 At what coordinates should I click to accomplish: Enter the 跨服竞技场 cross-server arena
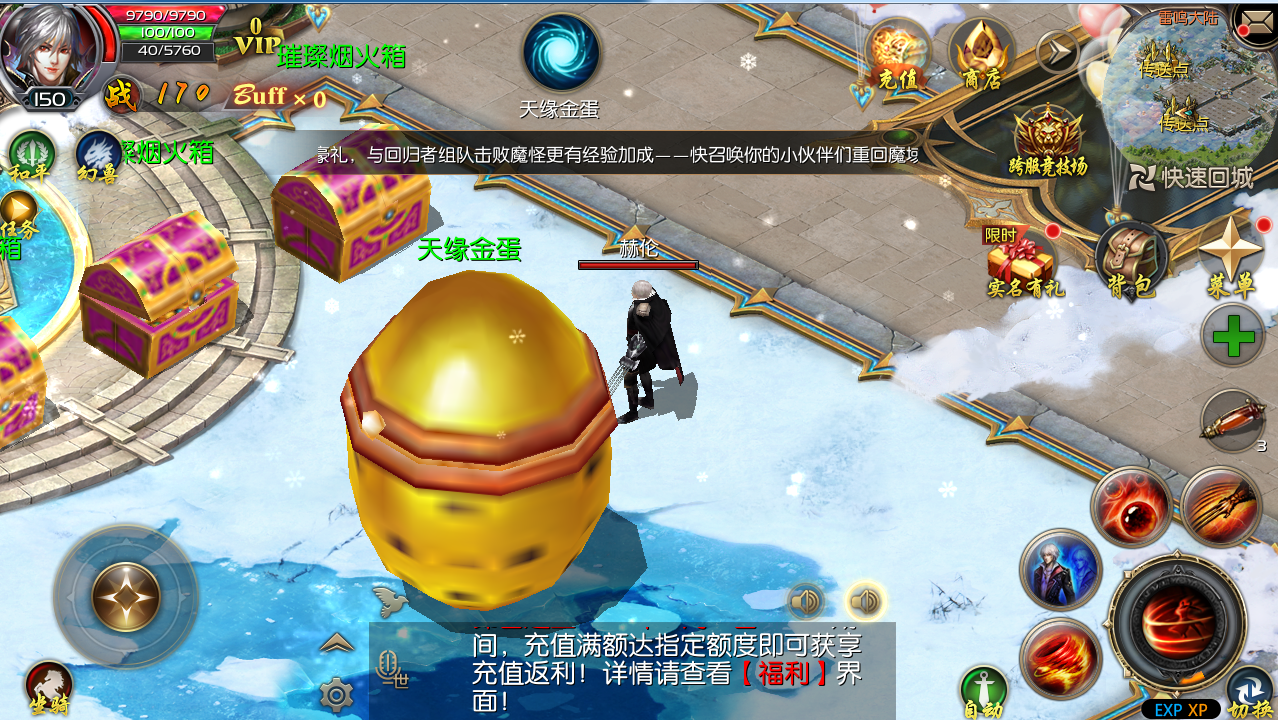pos(1048,142)
